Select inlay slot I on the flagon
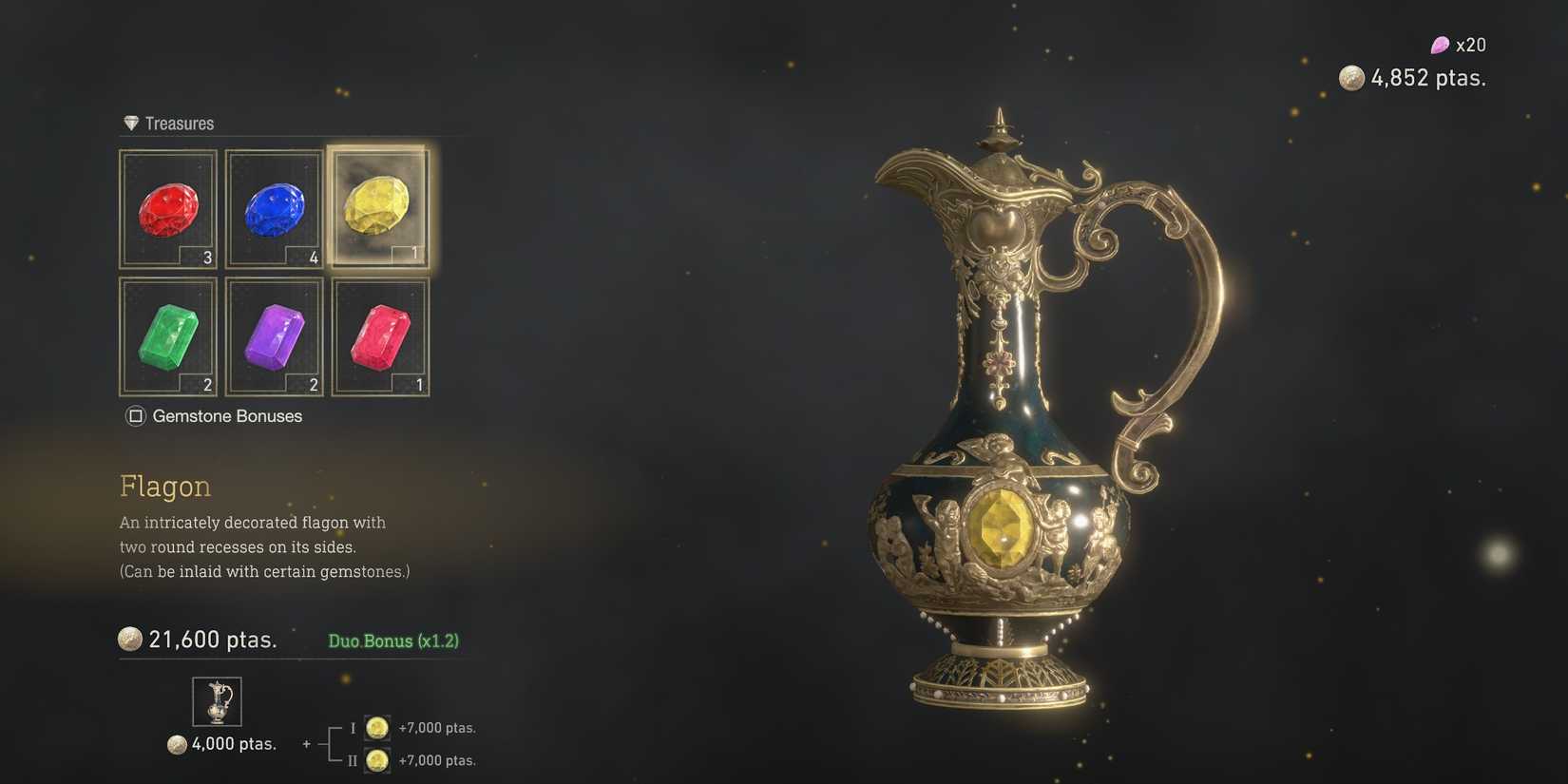Image resolution: width=1568 pixels, height=784 pixels. 376,727
